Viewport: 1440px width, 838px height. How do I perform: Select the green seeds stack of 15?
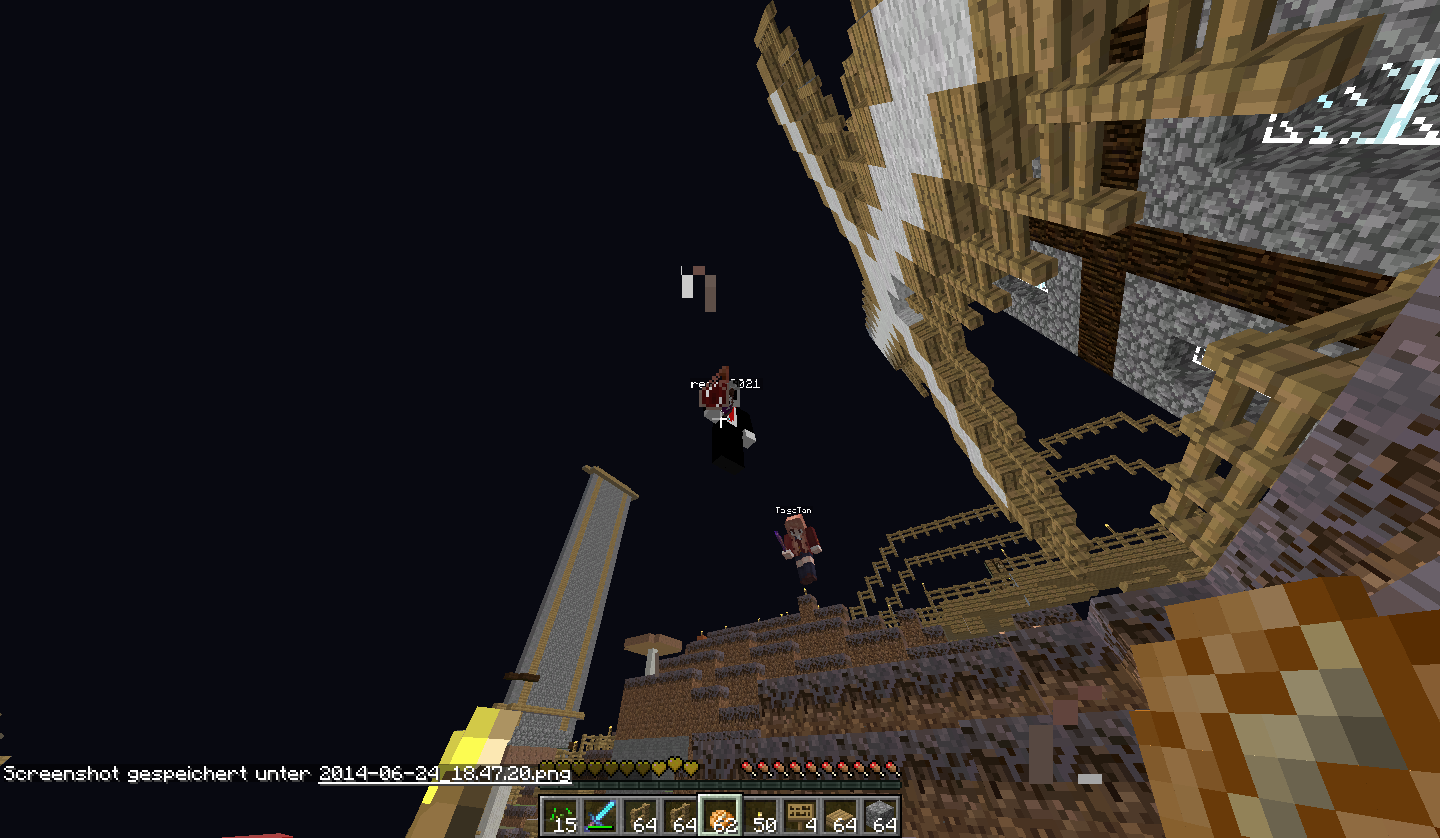pyautogui.click(x=560, y=816)
